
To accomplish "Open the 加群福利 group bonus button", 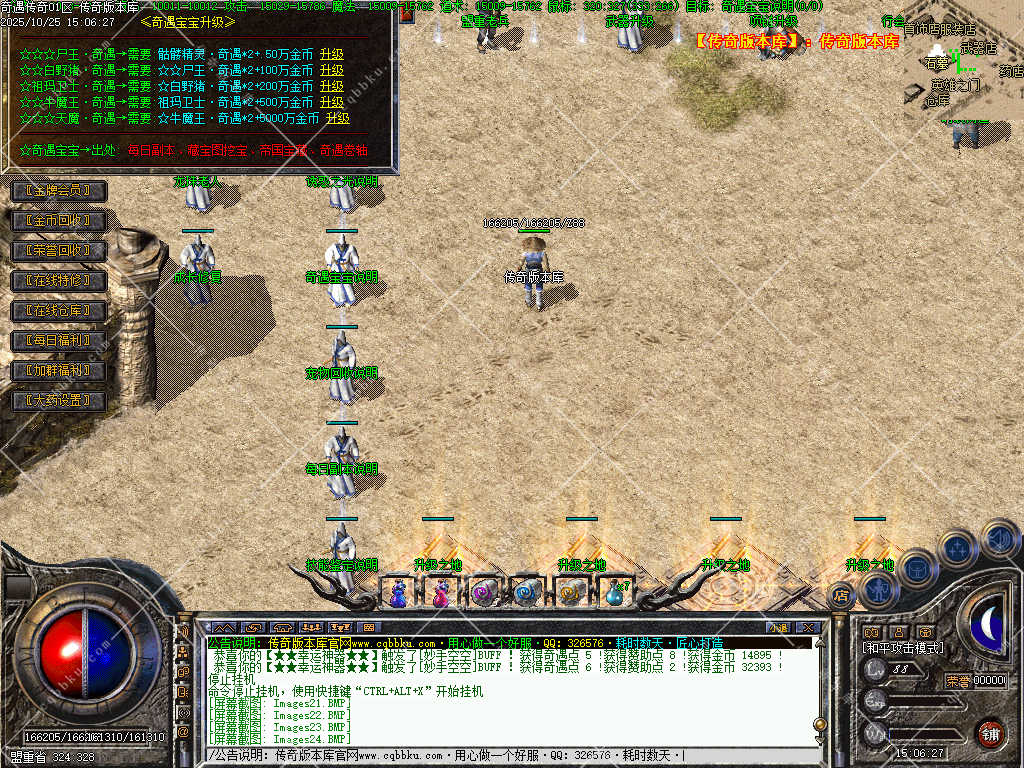I will tap(57, 371).
